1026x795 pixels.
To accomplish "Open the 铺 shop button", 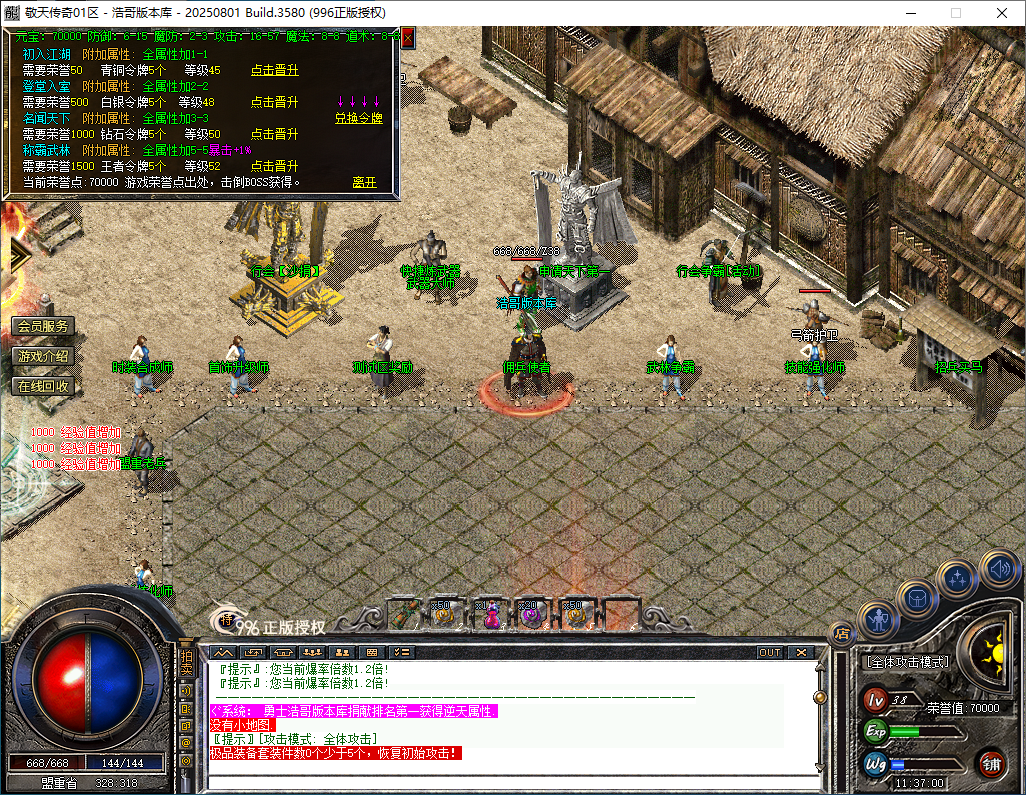I will (991, 765).
